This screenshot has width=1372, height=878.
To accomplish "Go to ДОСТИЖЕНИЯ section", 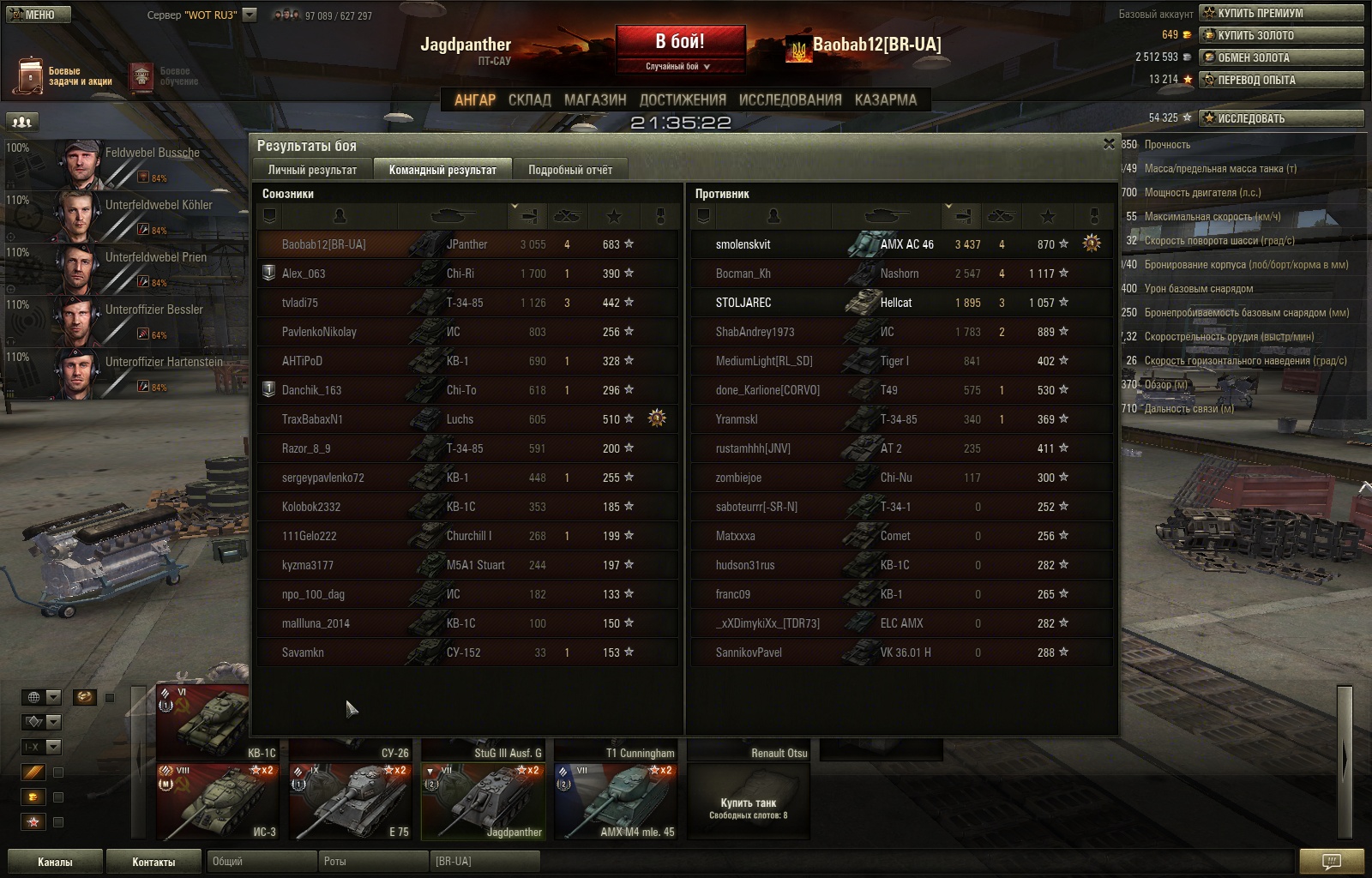I will tap(683, 100).
